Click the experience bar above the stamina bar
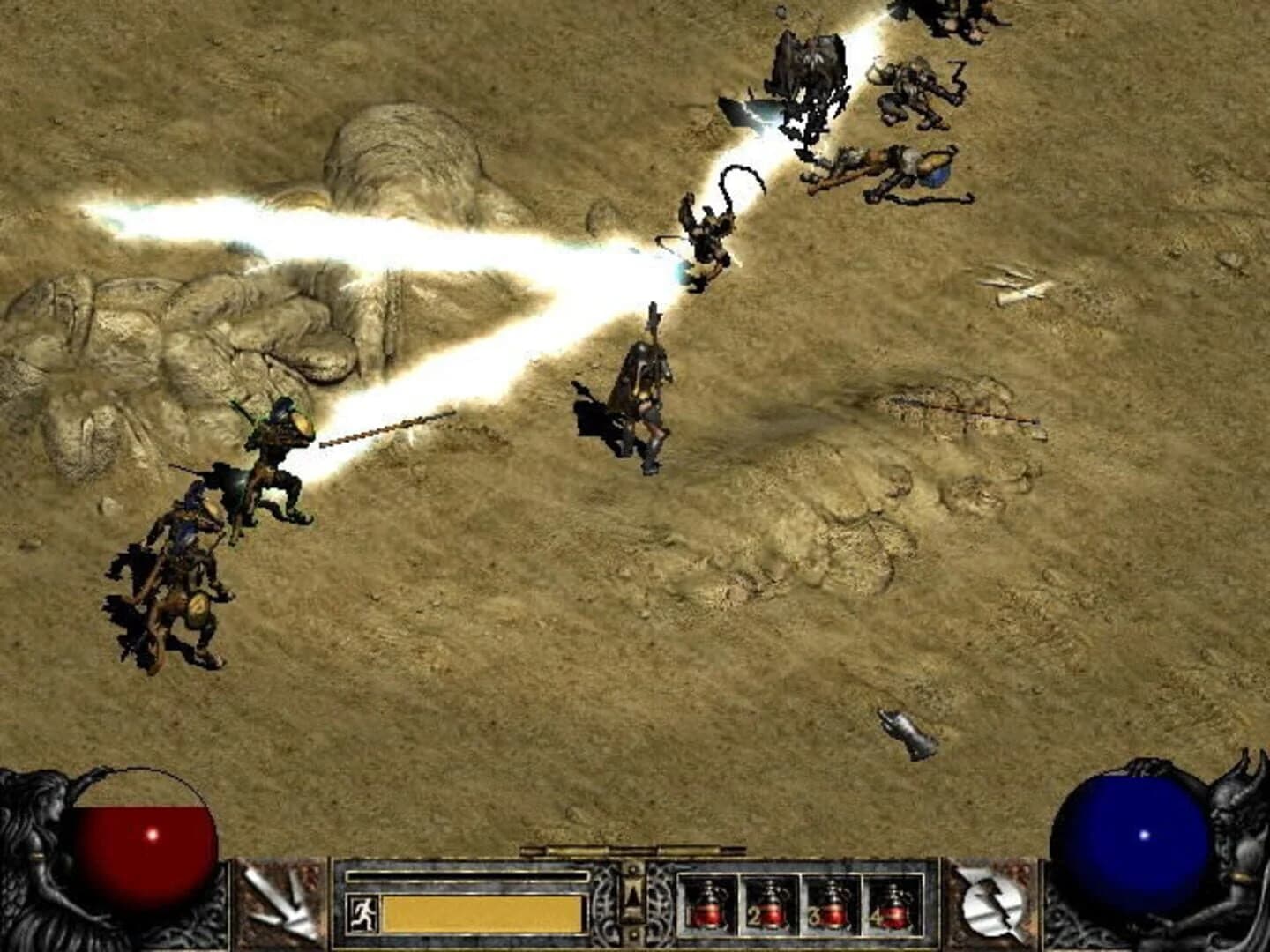1270x952 pixels. click(x=467, y=874)
